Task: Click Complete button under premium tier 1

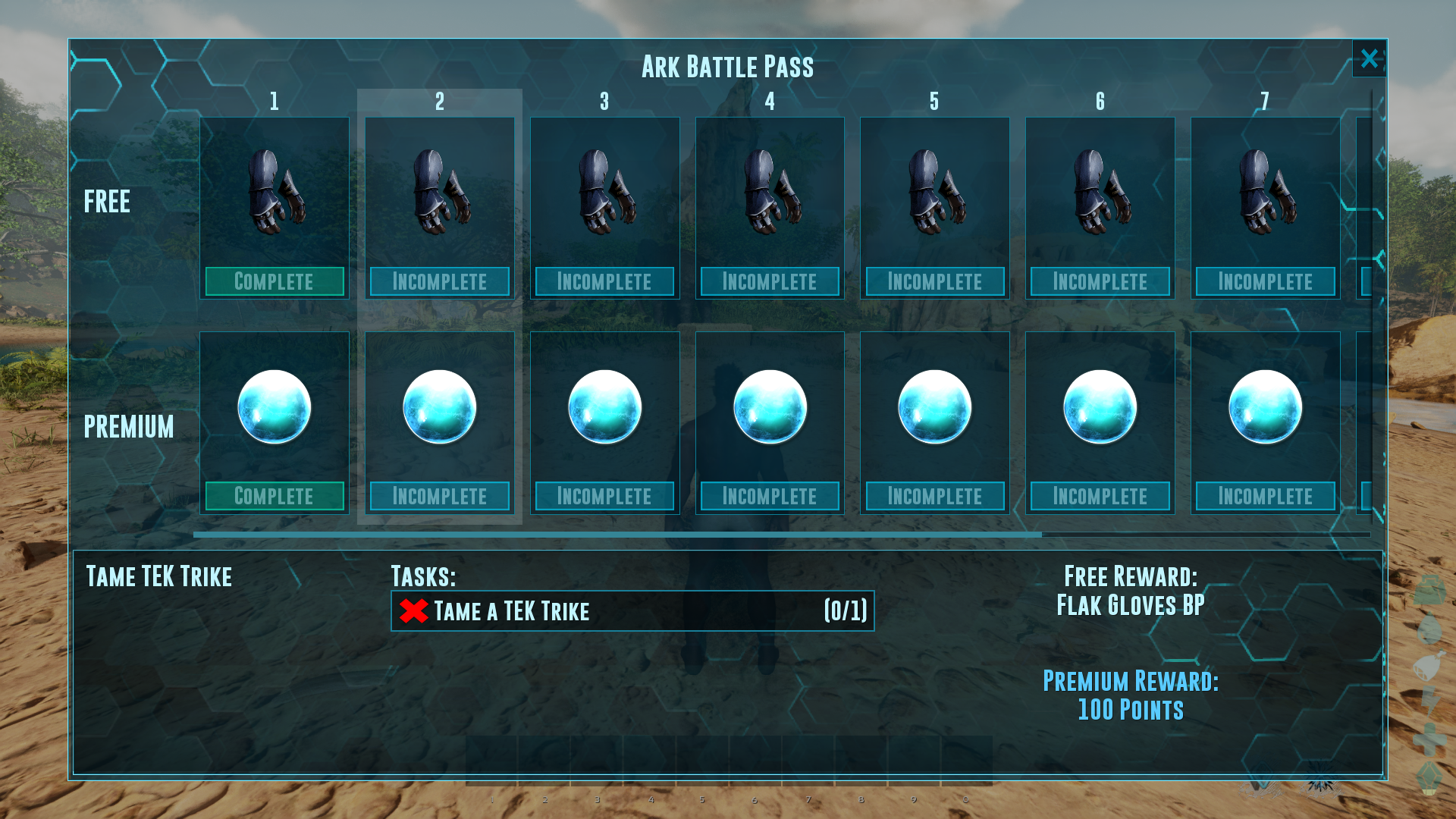Action: pos(275,496)
